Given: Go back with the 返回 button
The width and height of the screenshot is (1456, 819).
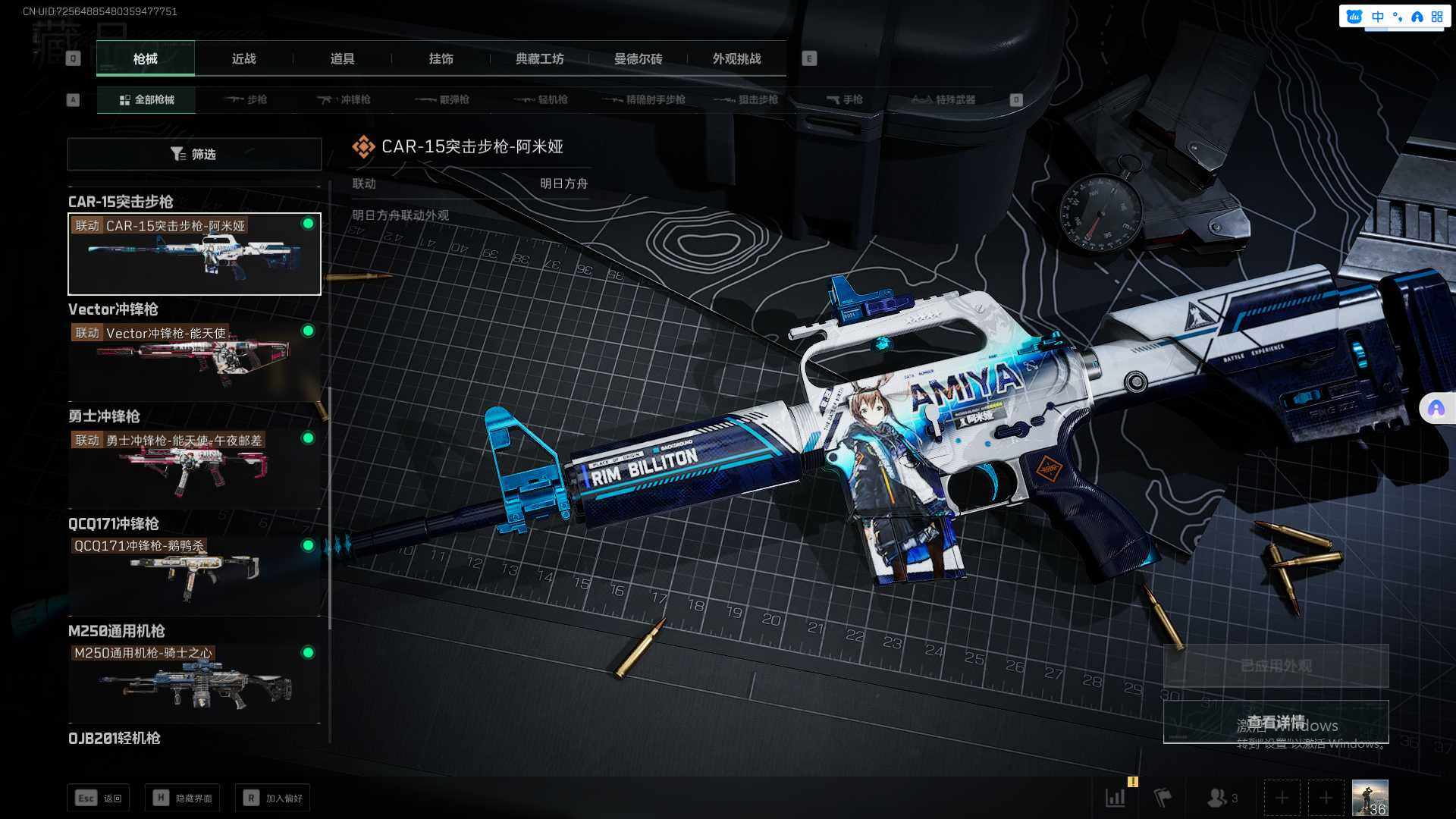Looking at the screenshot, I should pos(99,798).
